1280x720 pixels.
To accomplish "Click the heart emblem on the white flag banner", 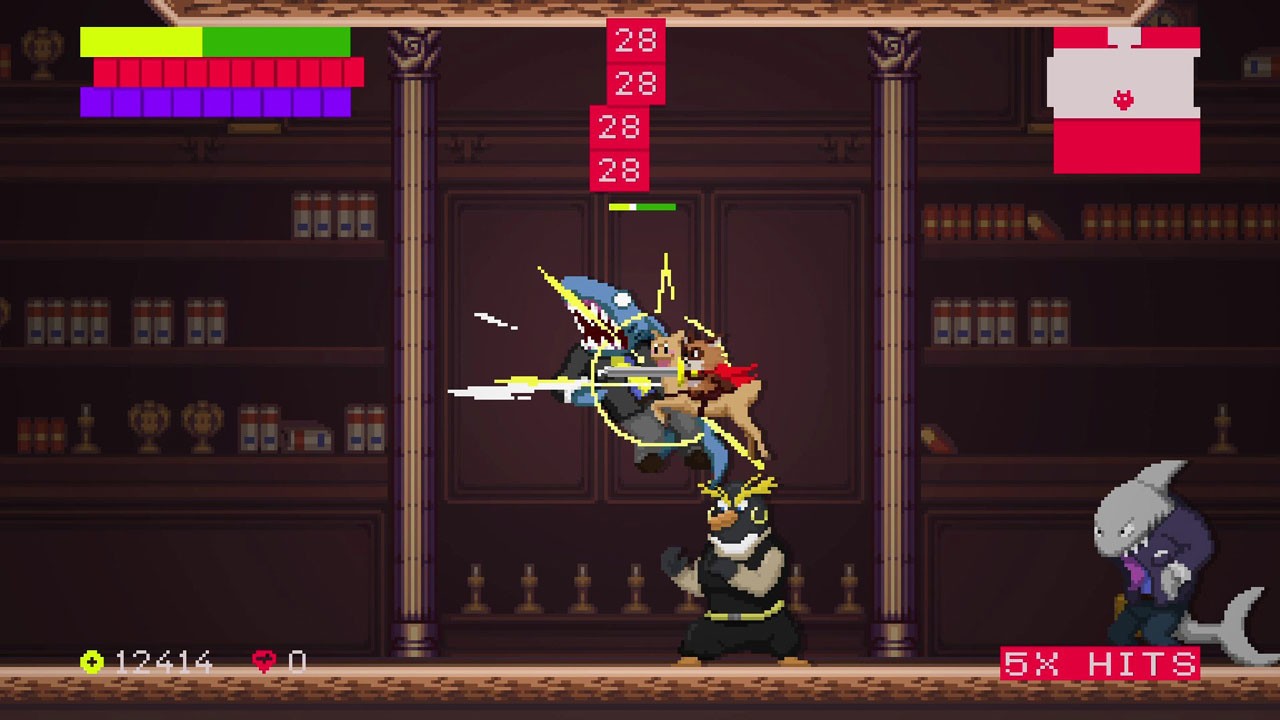I will tap(1126, 99).
